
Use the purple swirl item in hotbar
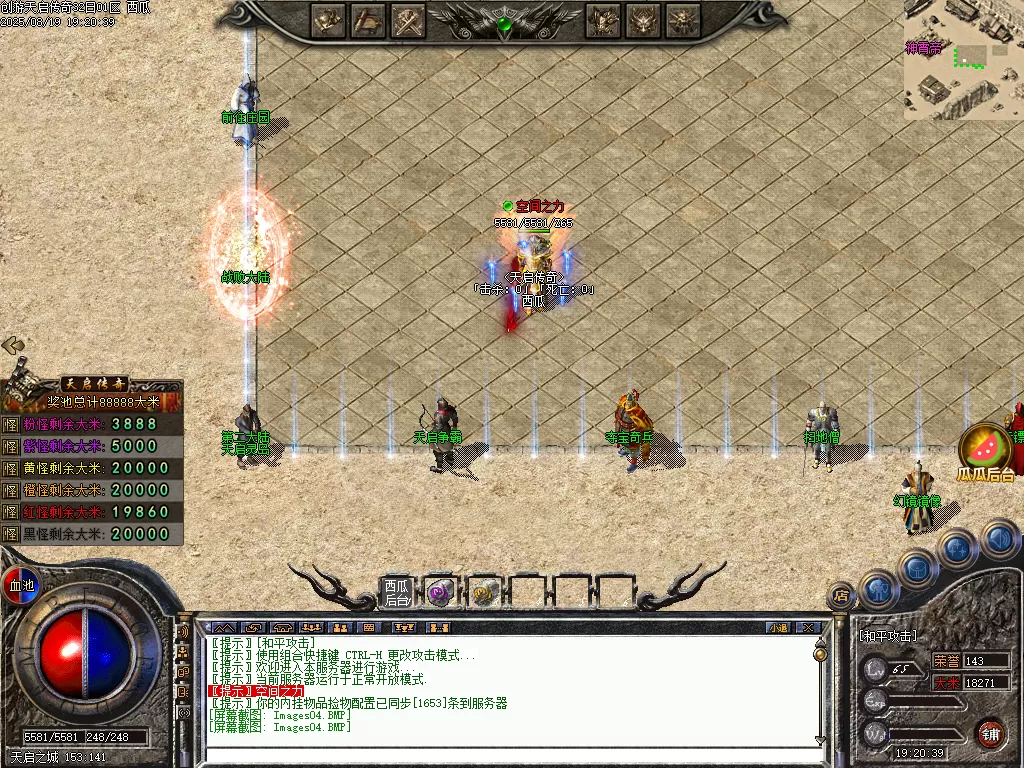pos(440,593)
